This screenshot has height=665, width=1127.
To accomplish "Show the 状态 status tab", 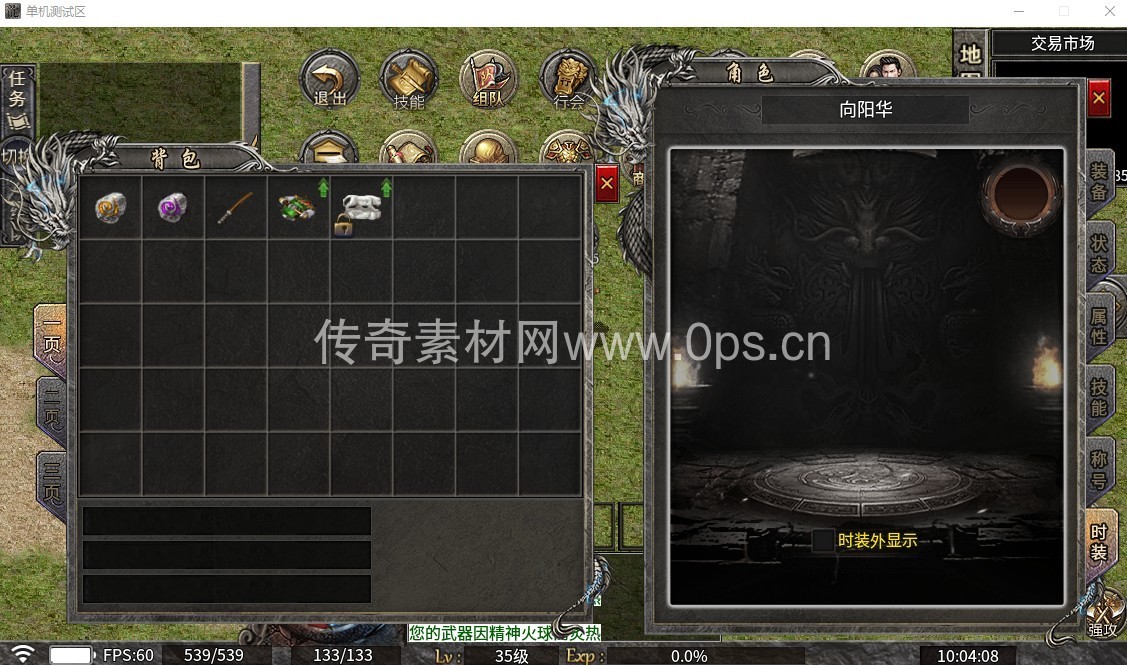I will point(1099,253).
